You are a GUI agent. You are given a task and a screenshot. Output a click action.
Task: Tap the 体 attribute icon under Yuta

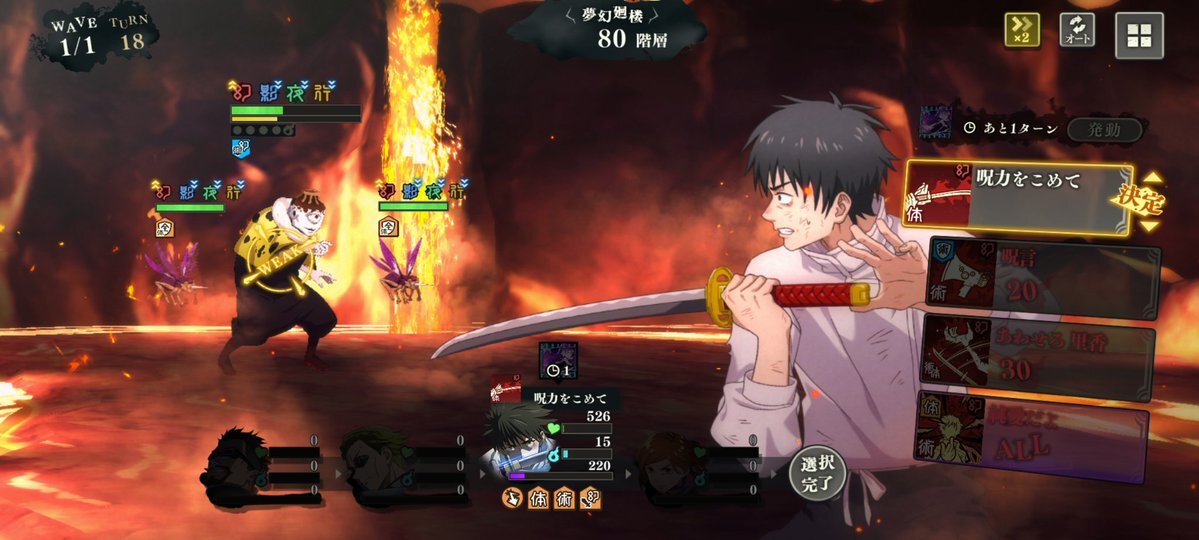pyautogui.click(x=538, y=498)
